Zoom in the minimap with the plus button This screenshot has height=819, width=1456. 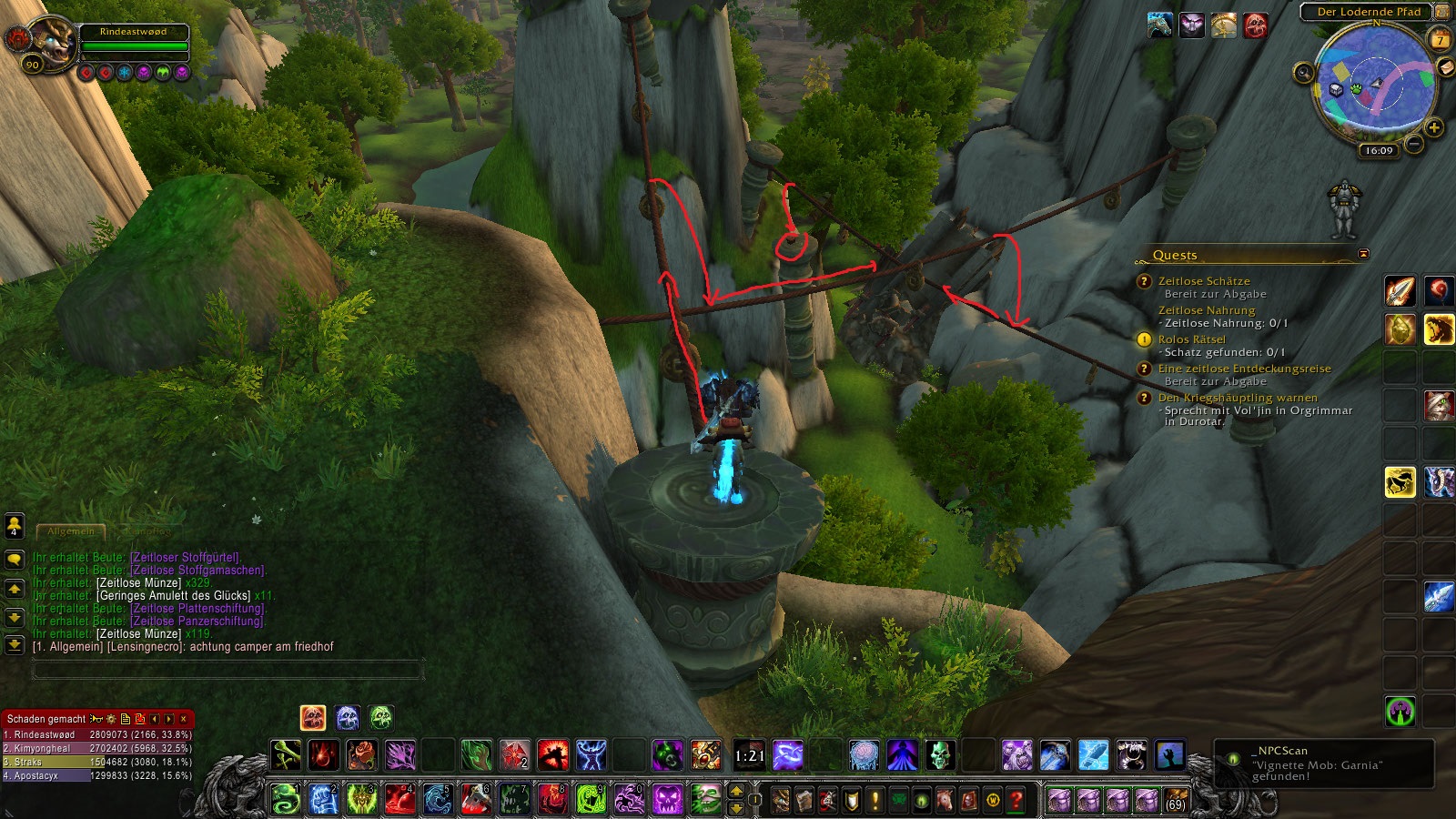tap(1434, 127)
